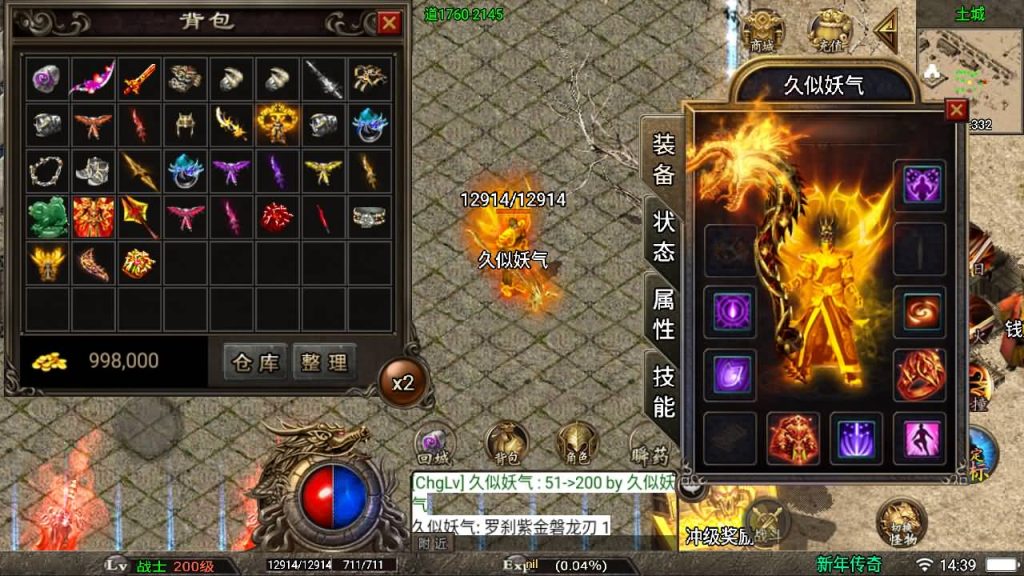1024x576 pixels.
Task: Click the 切换怪物 switch monster button
Action: [x=898, y=522]
